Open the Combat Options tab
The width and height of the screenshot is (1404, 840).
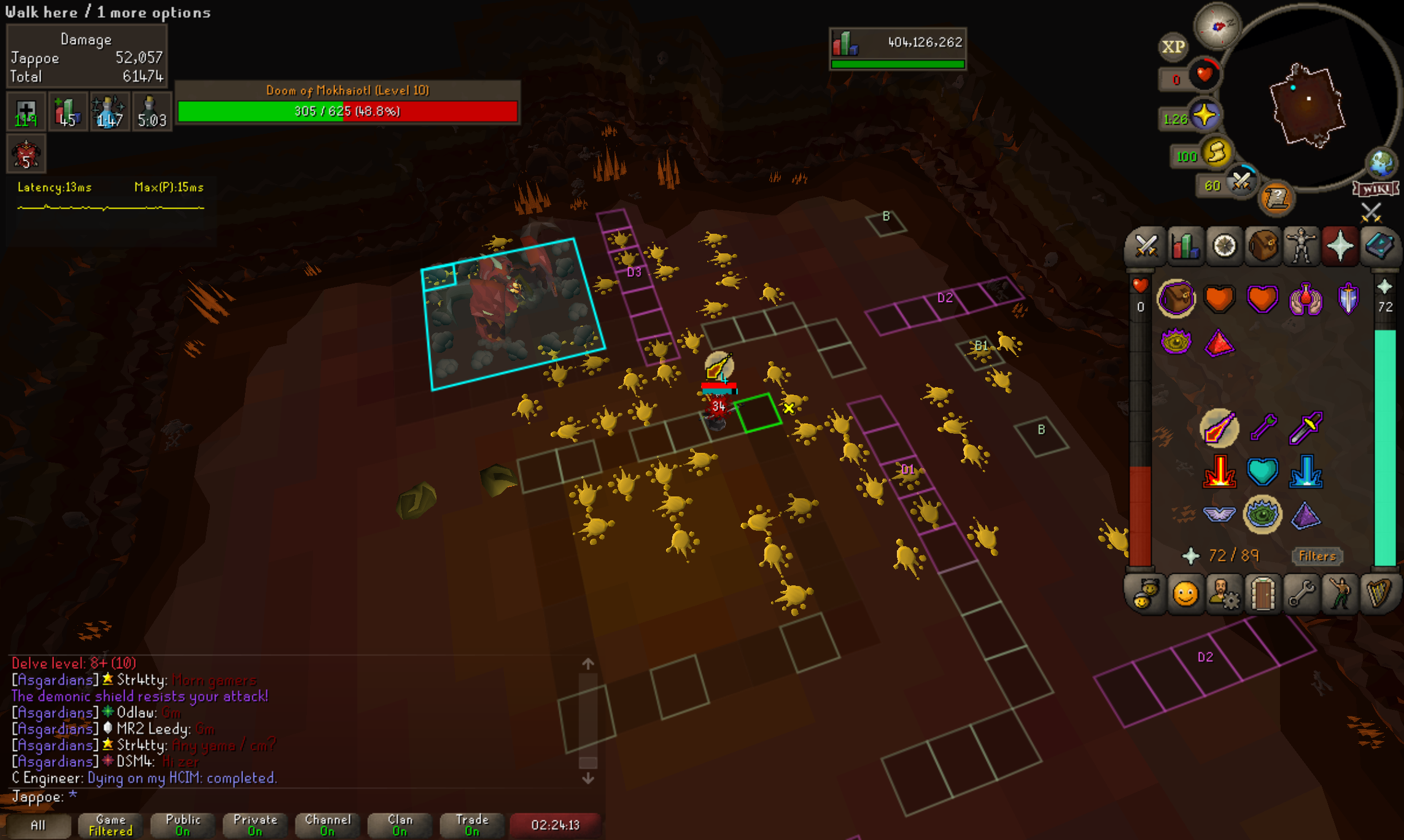(1146, 247)
